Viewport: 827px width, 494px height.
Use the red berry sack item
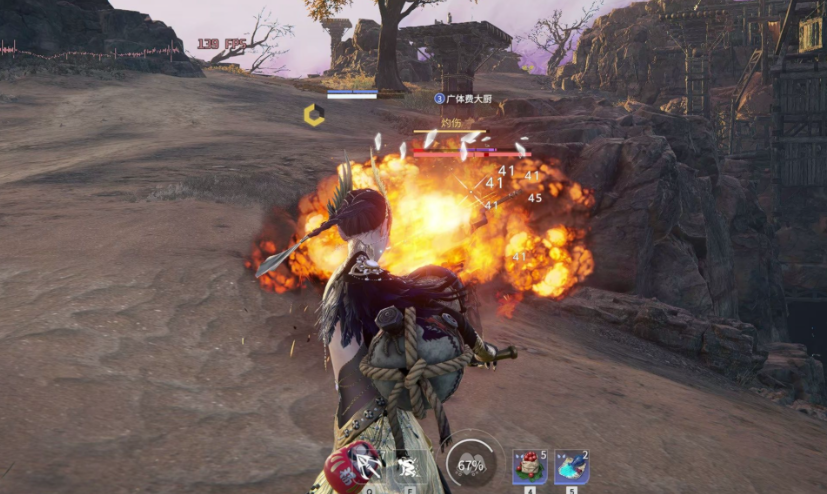[529, 467]
